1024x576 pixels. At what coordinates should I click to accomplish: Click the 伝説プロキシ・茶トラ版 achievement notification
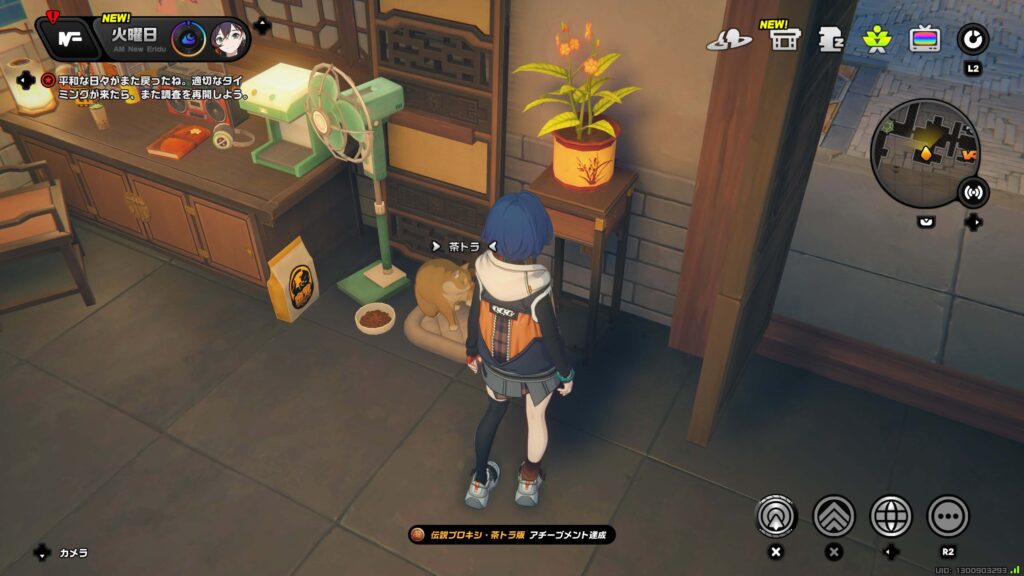point(511,535)
